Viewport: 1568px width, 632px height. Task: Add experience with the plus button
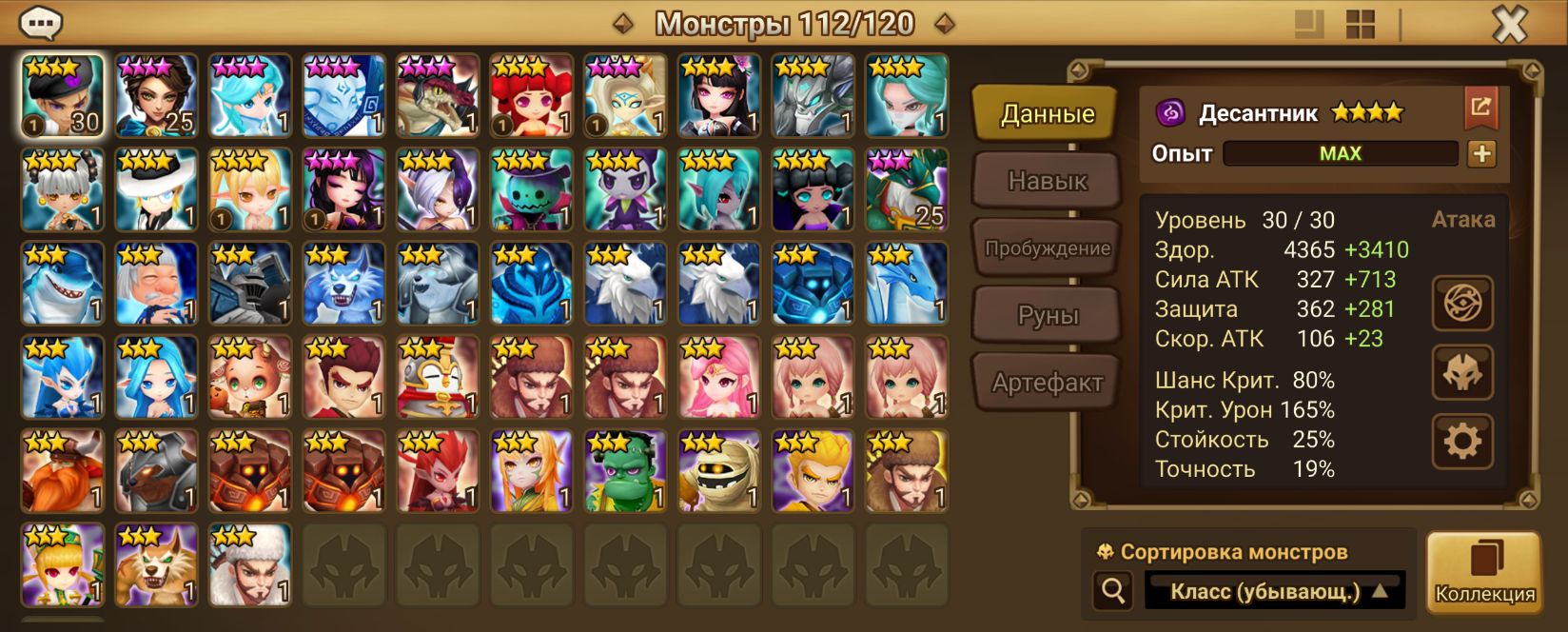click(1481, 154)
